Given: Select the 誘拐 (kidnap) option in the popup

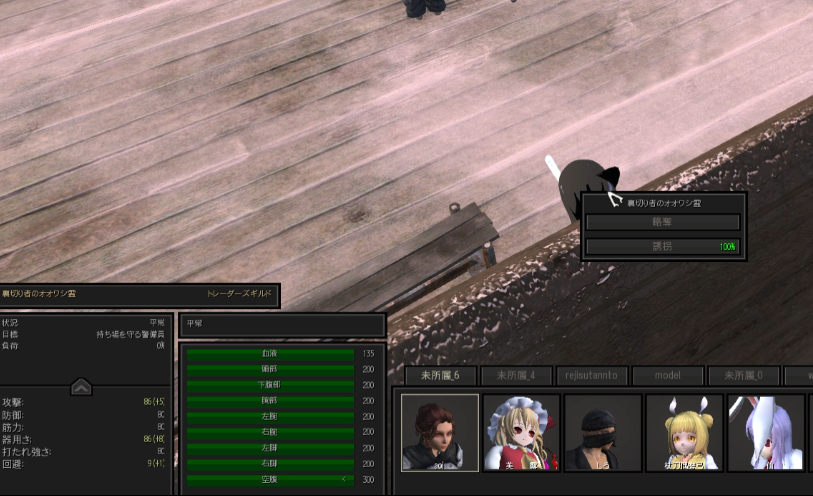Looking at the screenshot, I should tap(662, 246).
